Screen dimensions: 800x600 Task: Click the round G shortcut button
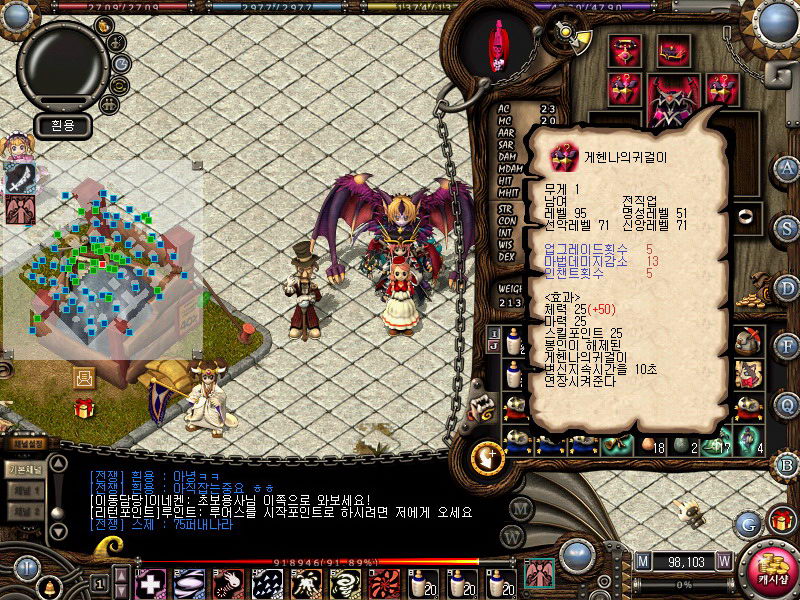(x=748, y=521)
